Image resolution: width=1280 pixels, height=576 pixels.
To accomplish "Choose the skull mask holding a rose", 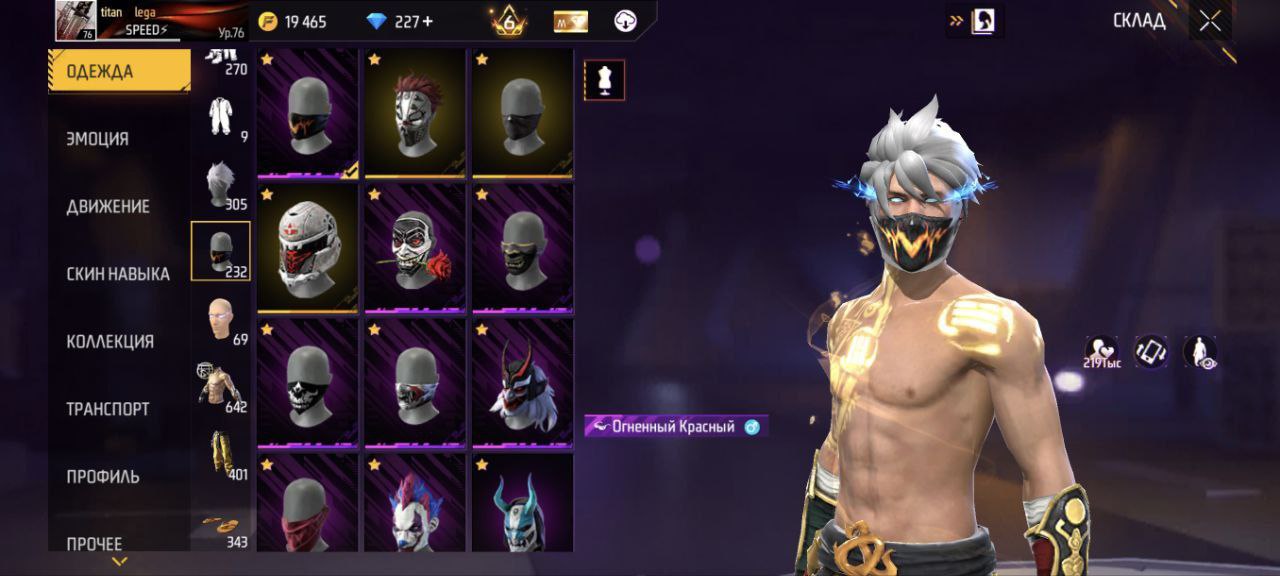I will (415, 247).
